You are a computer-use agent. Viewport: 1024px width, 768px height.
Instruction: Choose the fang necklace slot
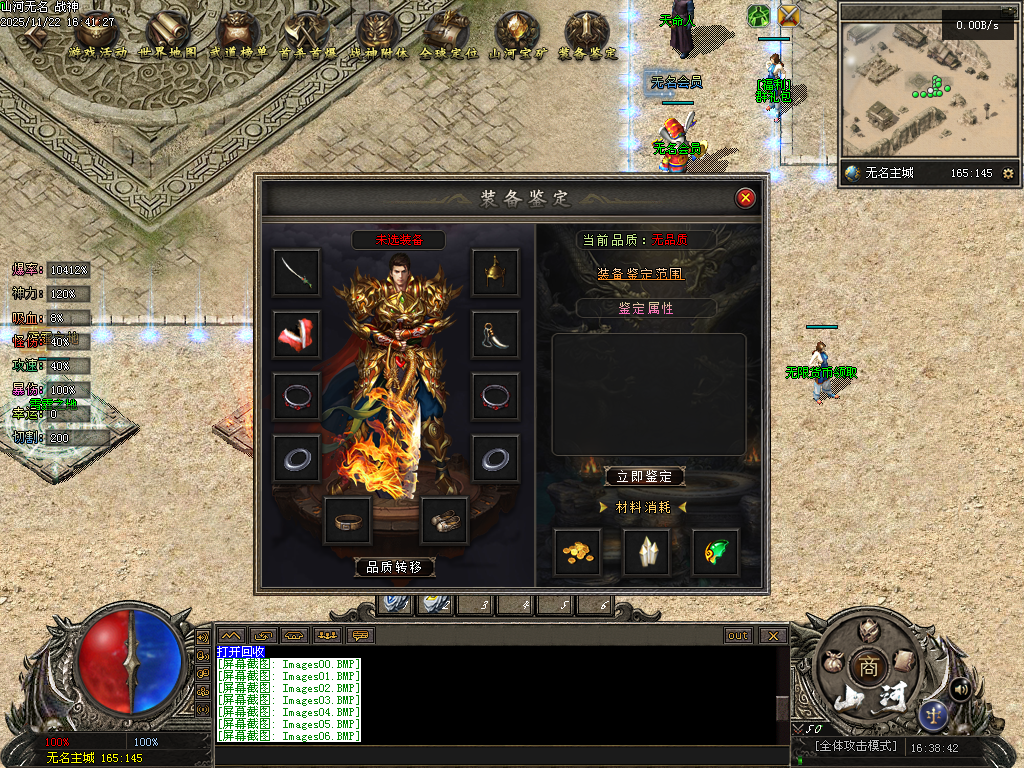click(x=495, y=334)
